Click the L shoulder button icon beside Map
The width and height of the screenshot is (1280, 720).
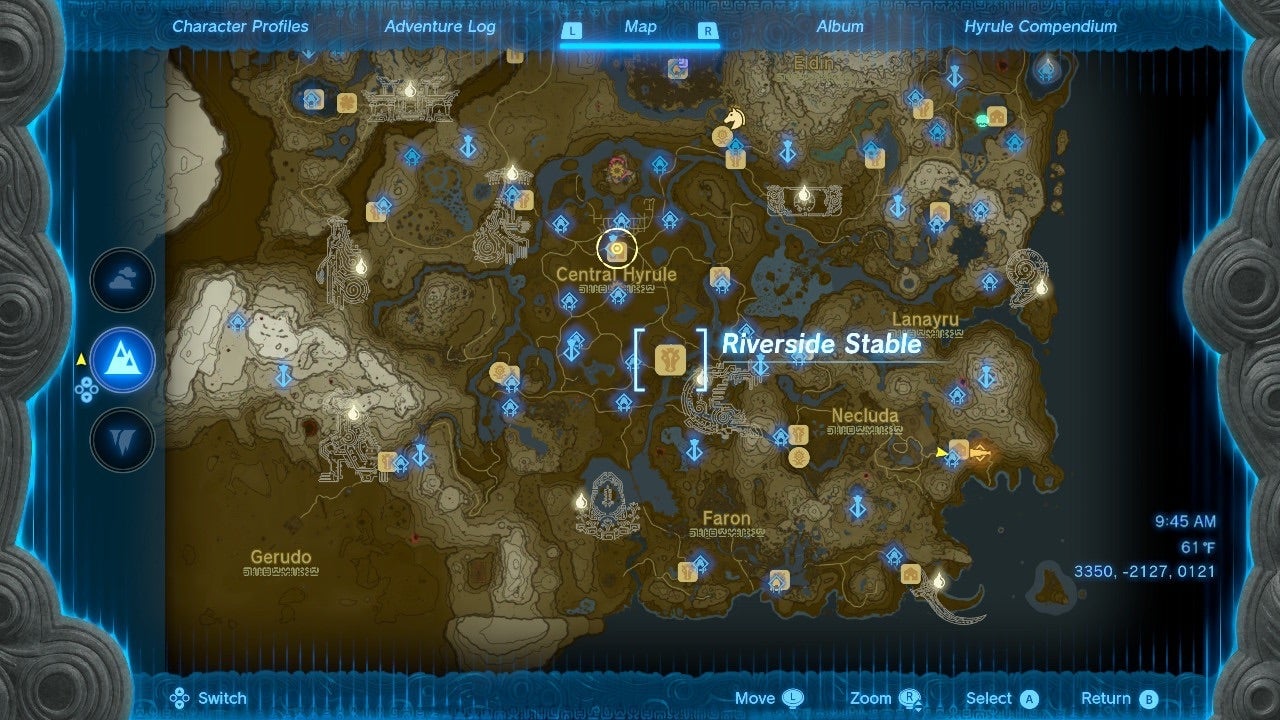573,31
